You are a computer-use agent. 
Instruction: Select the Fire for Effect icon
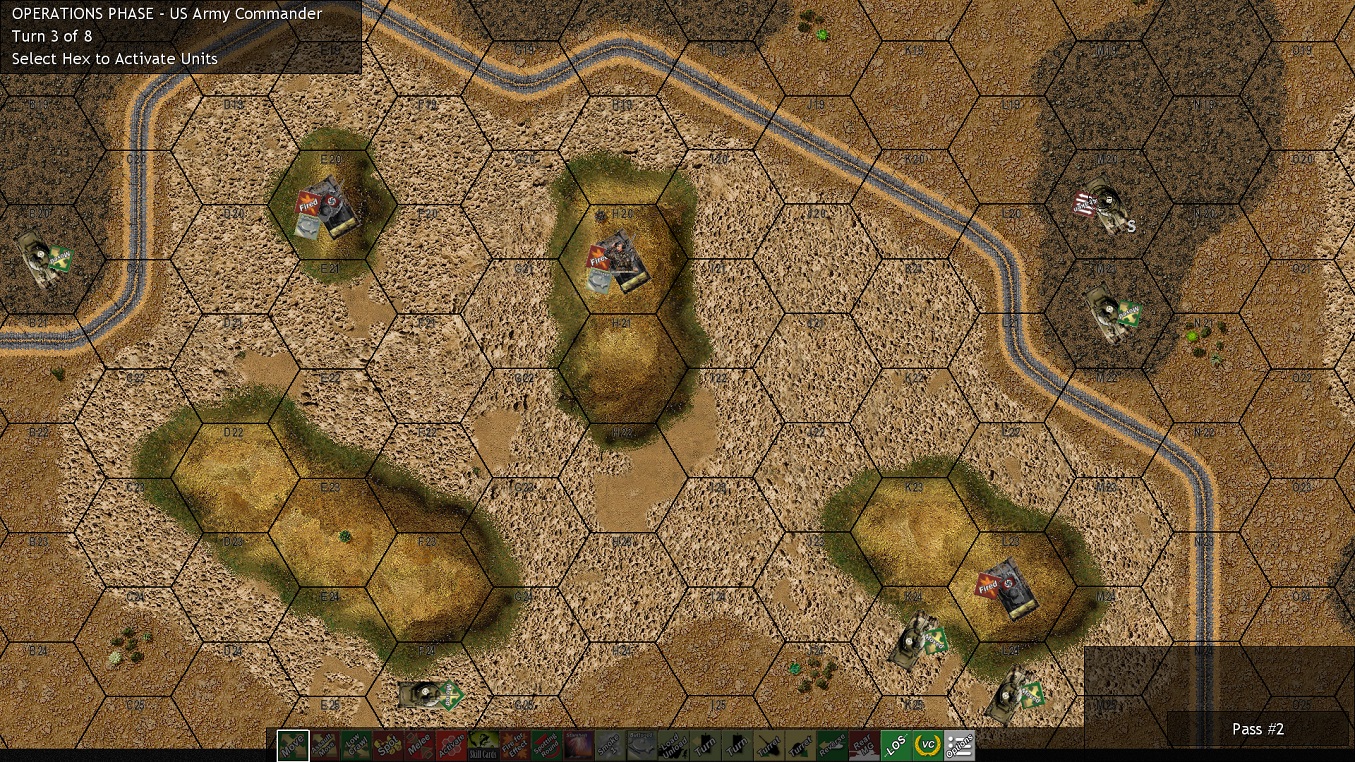[x=514, y=745]
